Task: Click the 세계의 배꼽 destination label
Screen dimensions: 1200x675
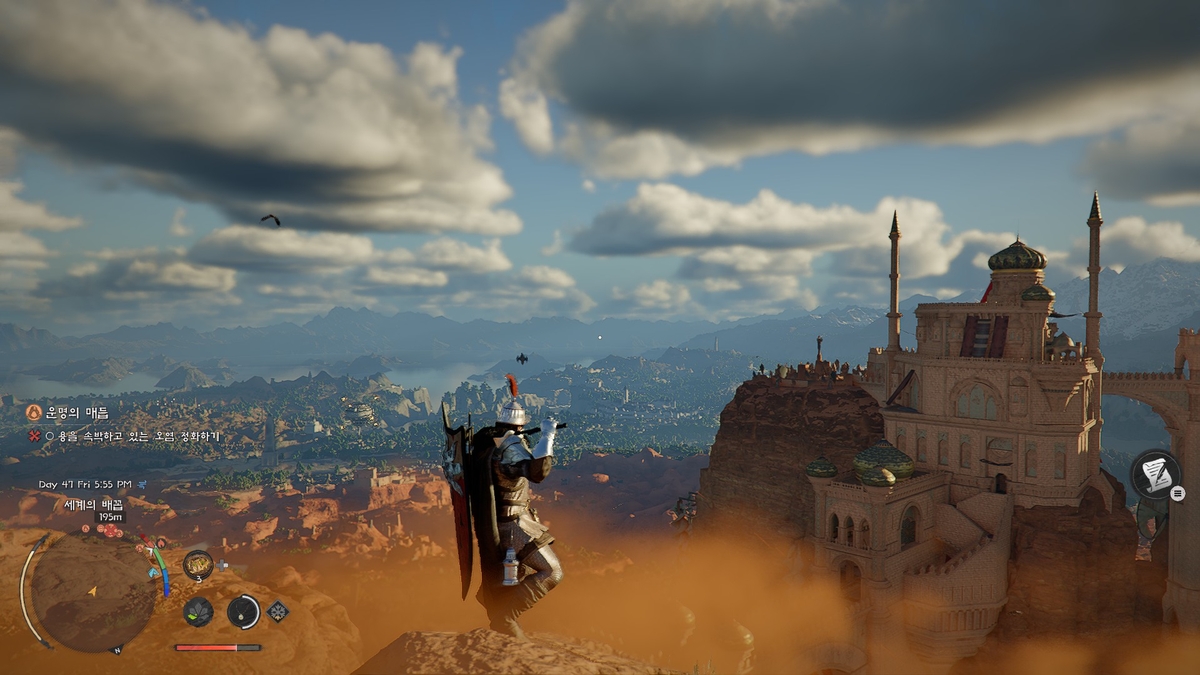Action: point(95,503)
